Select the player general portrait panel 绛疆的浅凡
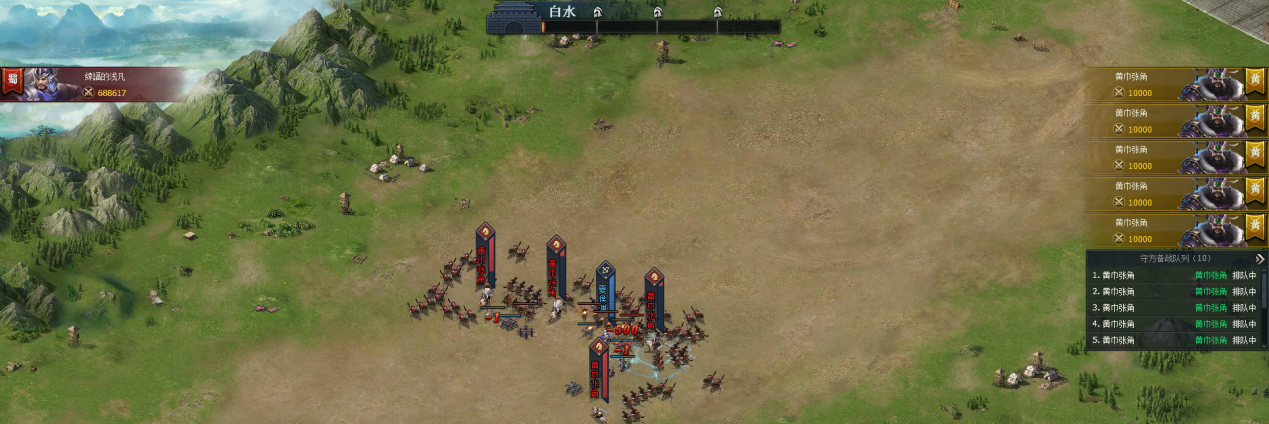This screenshot has width=1269, height=424. coord(100,84)
